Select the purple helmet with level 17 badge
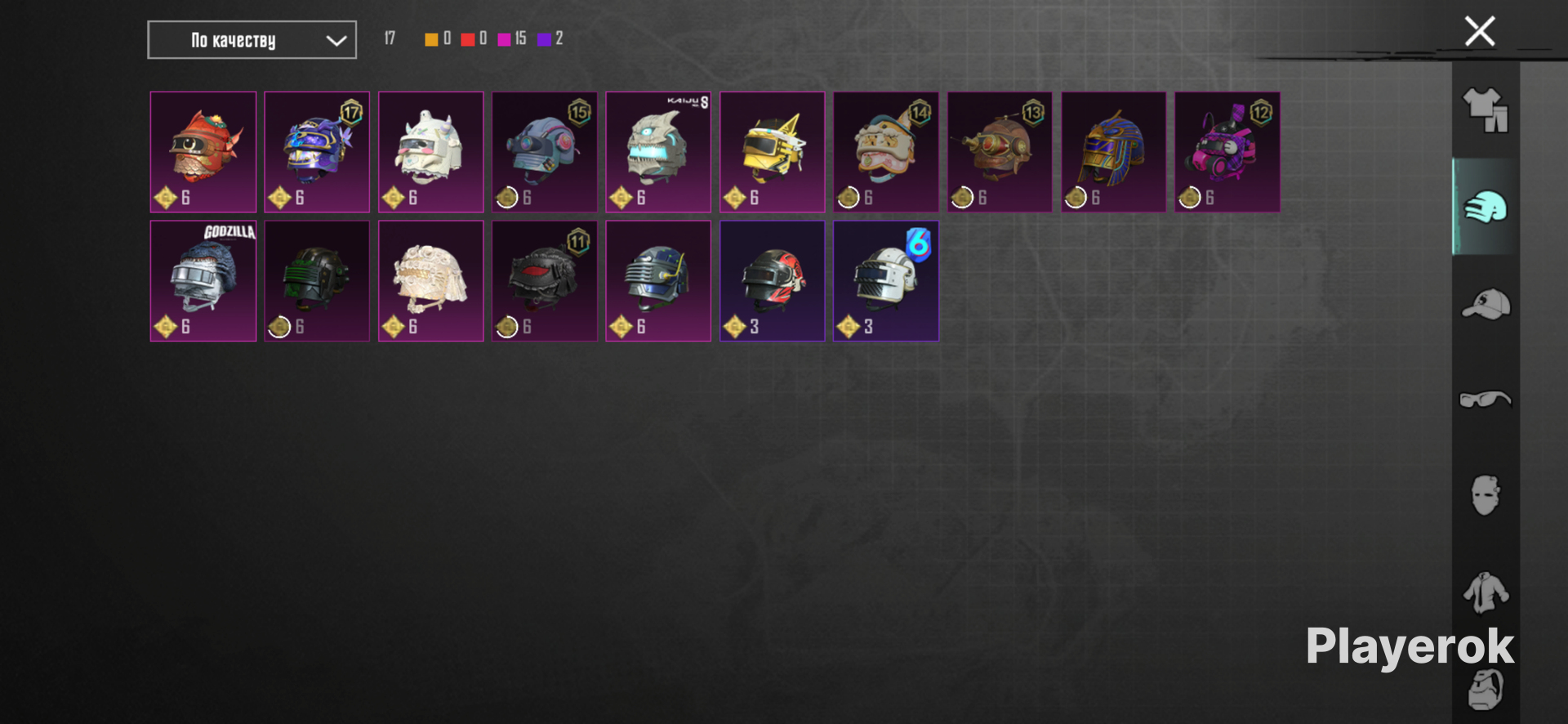1568x724 pixels. [317, 152]
